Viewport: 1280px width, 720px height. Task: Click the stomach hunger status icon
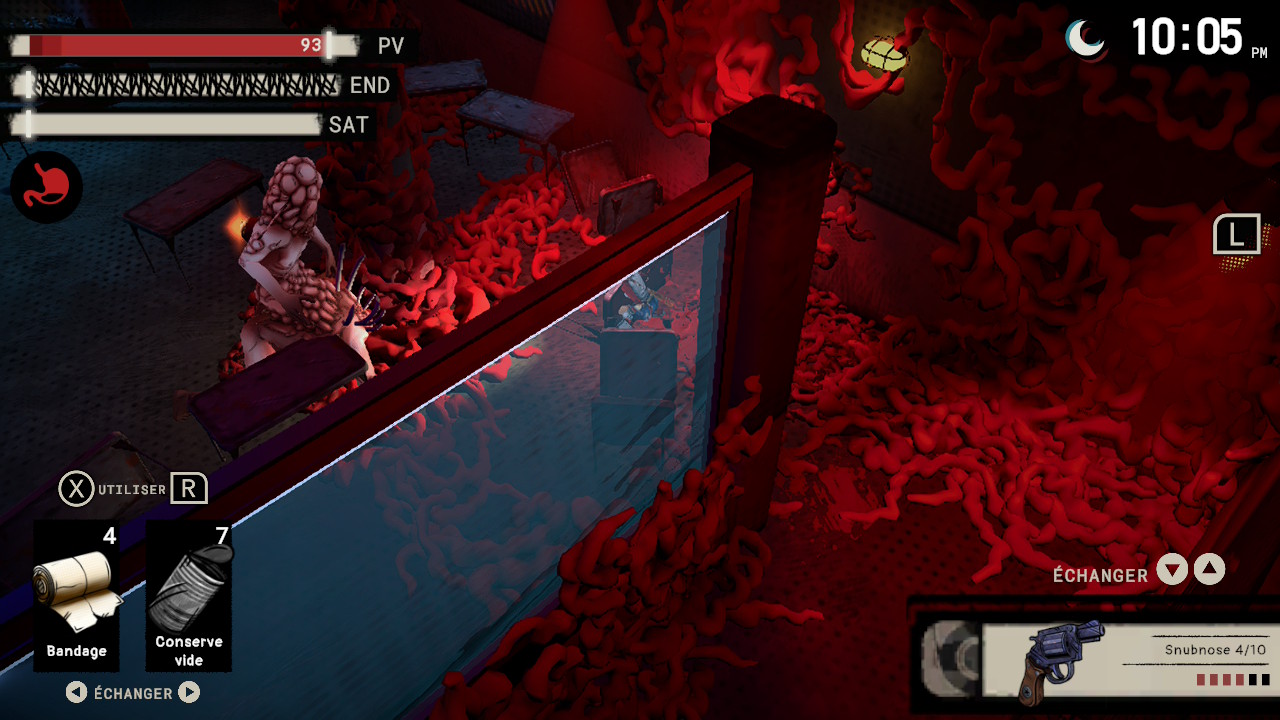pyautogui.click(x=47, y=187)
